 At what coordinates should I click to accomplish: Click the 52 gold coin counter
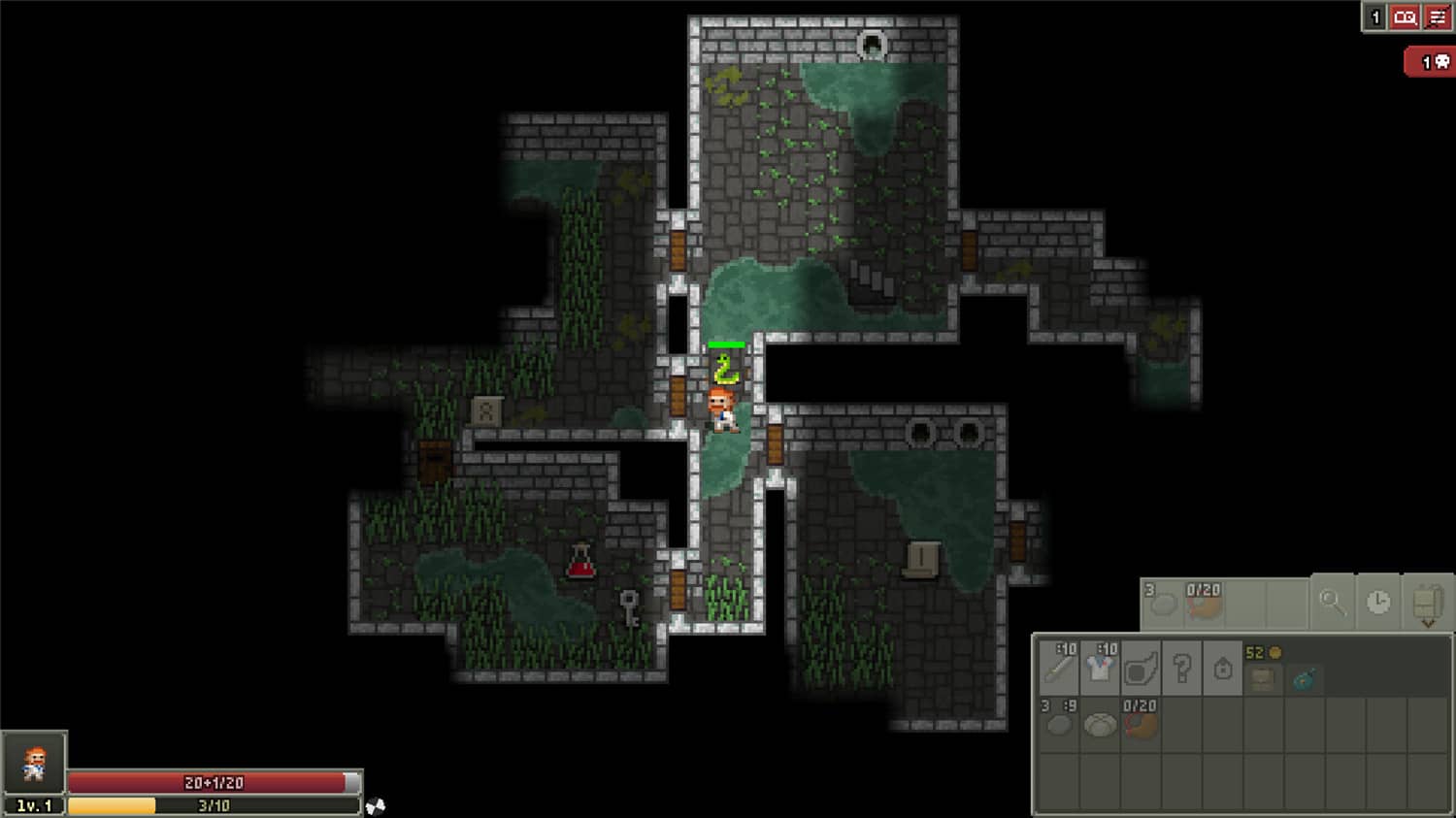point(1264,653)
